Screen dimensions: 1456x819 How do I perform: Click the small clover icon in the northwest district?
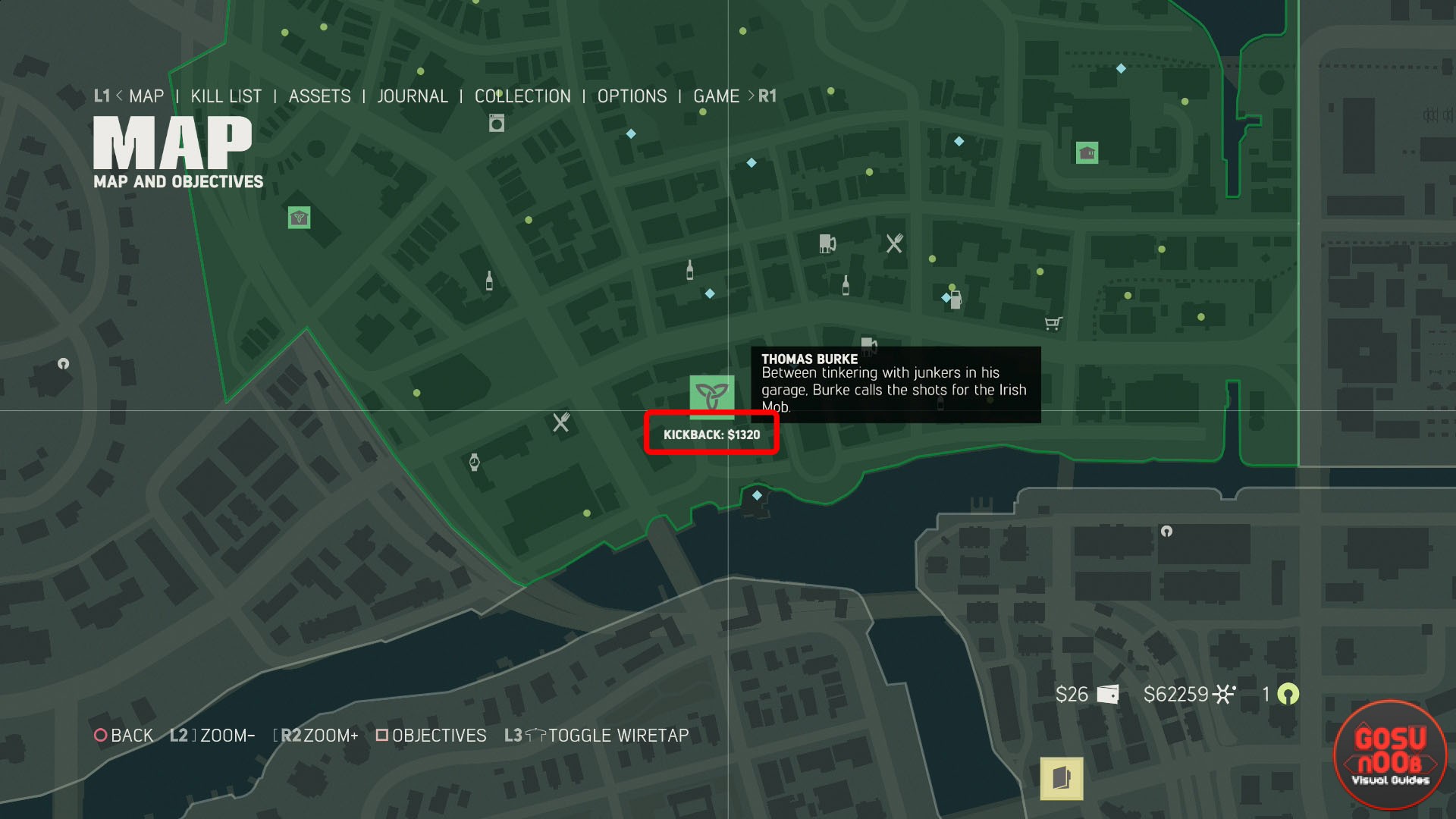click(x=299, y=218)
